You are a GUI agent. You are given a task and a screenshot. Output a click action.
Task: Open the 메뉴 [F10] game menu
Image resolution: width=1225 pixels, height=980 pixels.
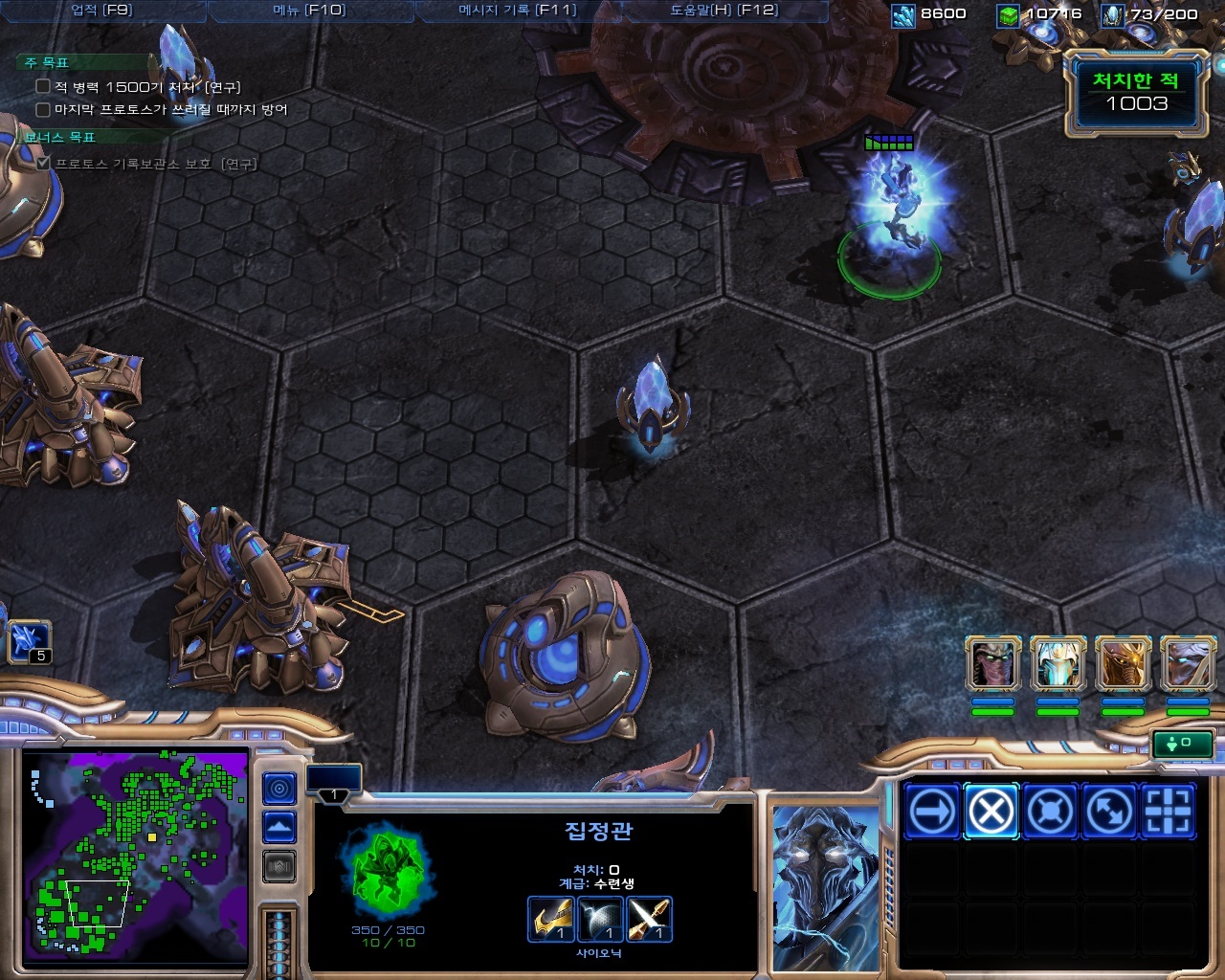(x=309, y=11)
